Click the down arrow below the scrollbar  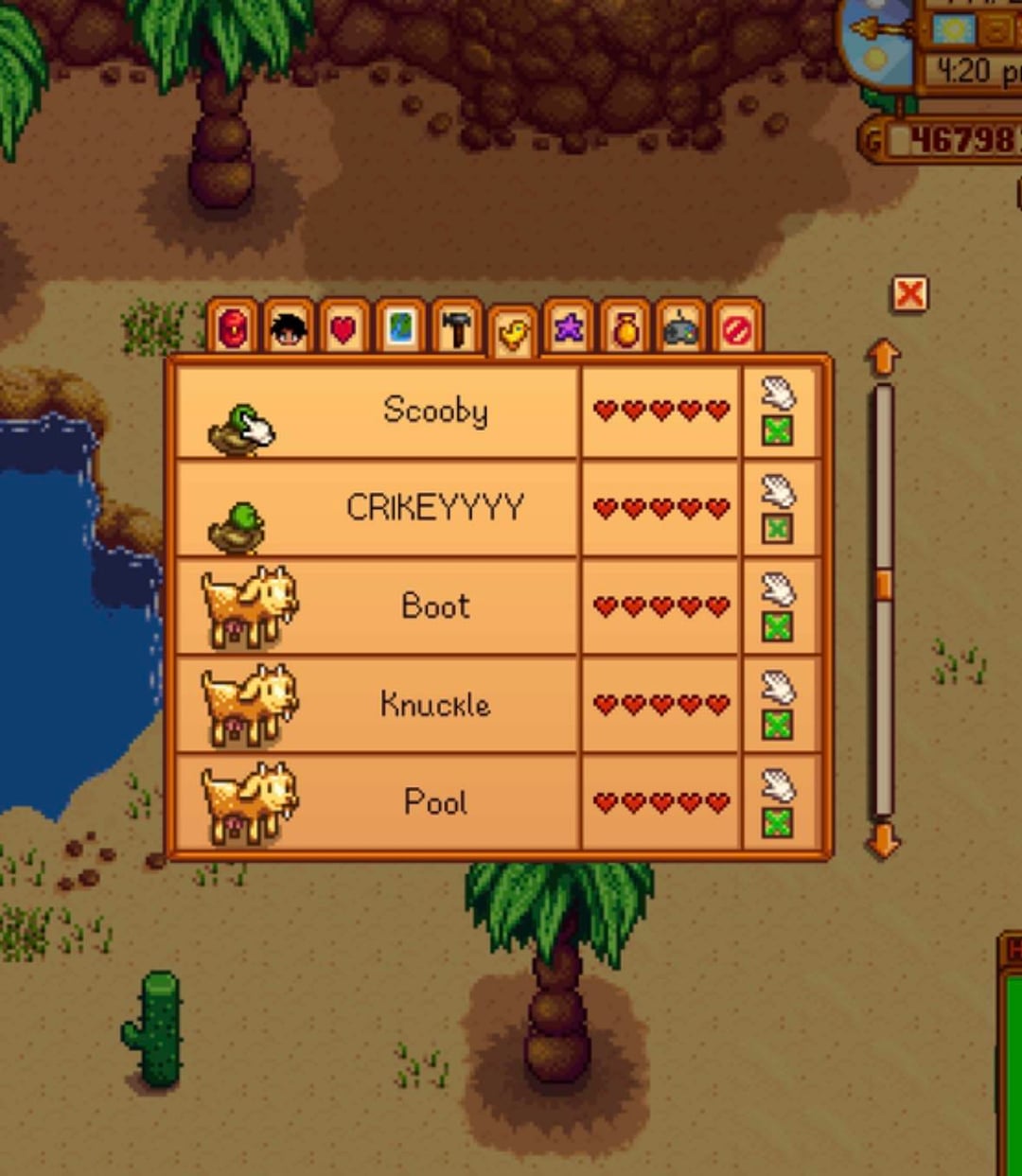click(x=883, y=840)
